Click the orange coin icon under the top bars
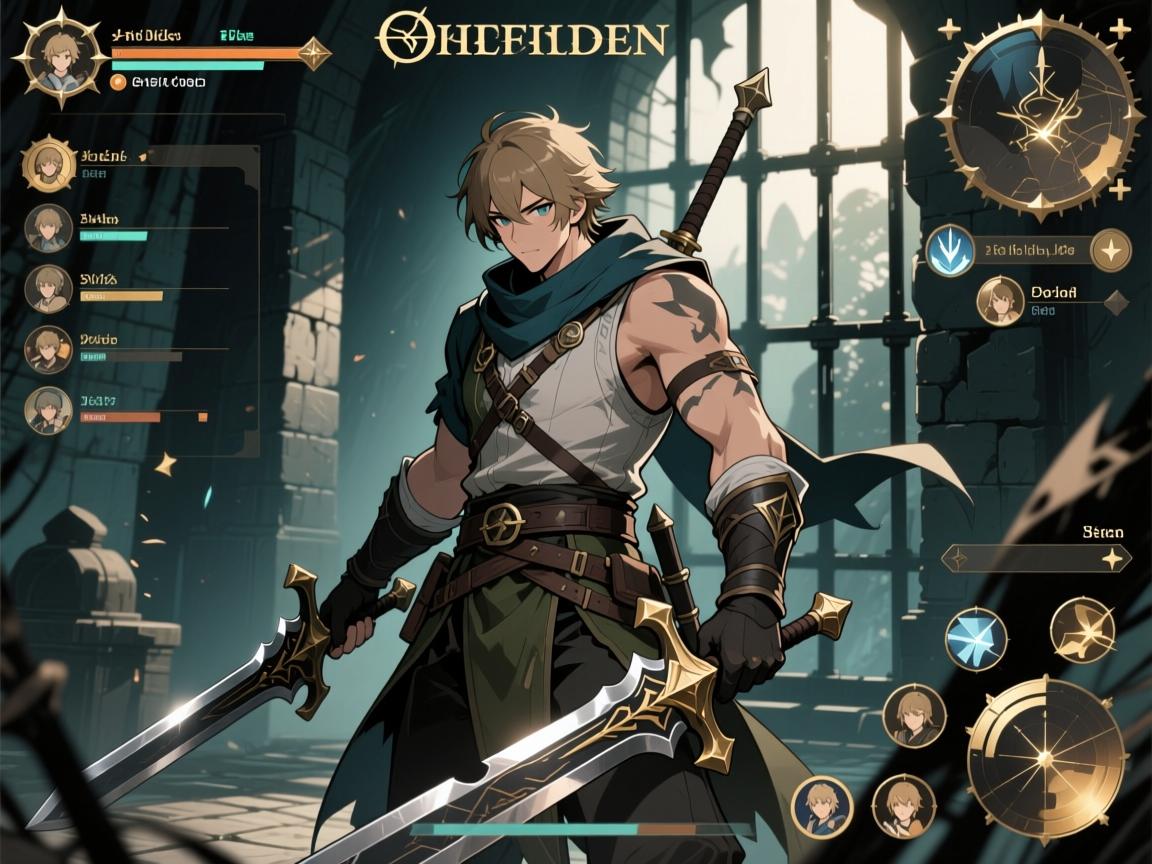The height and width of the screenshot is (864, 1152). (x=119, y=83)
